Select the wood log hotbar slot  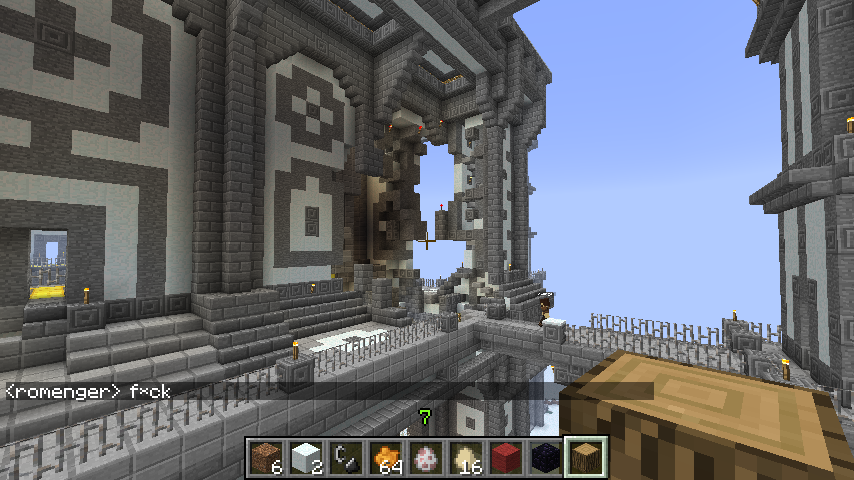(x=587, y=458)
